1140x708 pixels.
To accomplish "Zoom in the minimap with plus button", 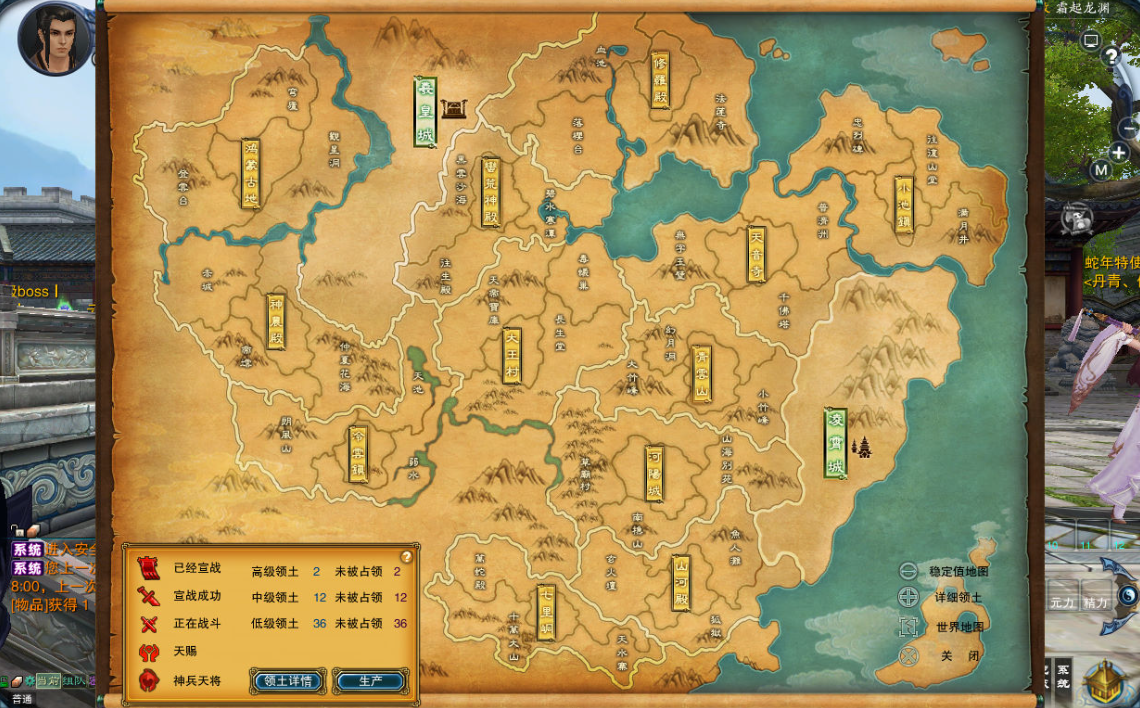I will 1119,153.
